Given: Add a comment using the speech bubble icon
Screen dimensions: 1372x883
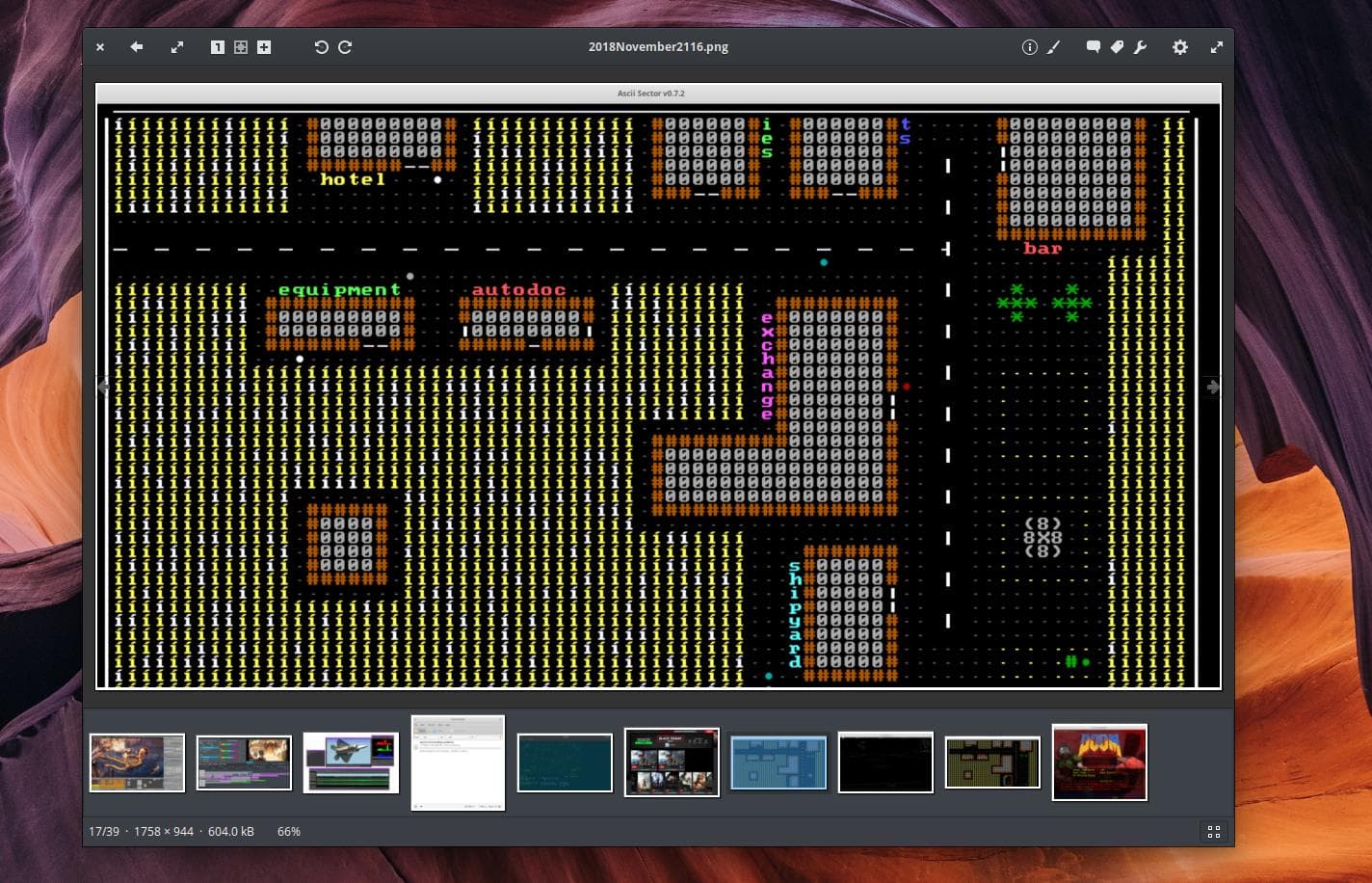Looking at the screenshot, I should (x=1094, y=46).
